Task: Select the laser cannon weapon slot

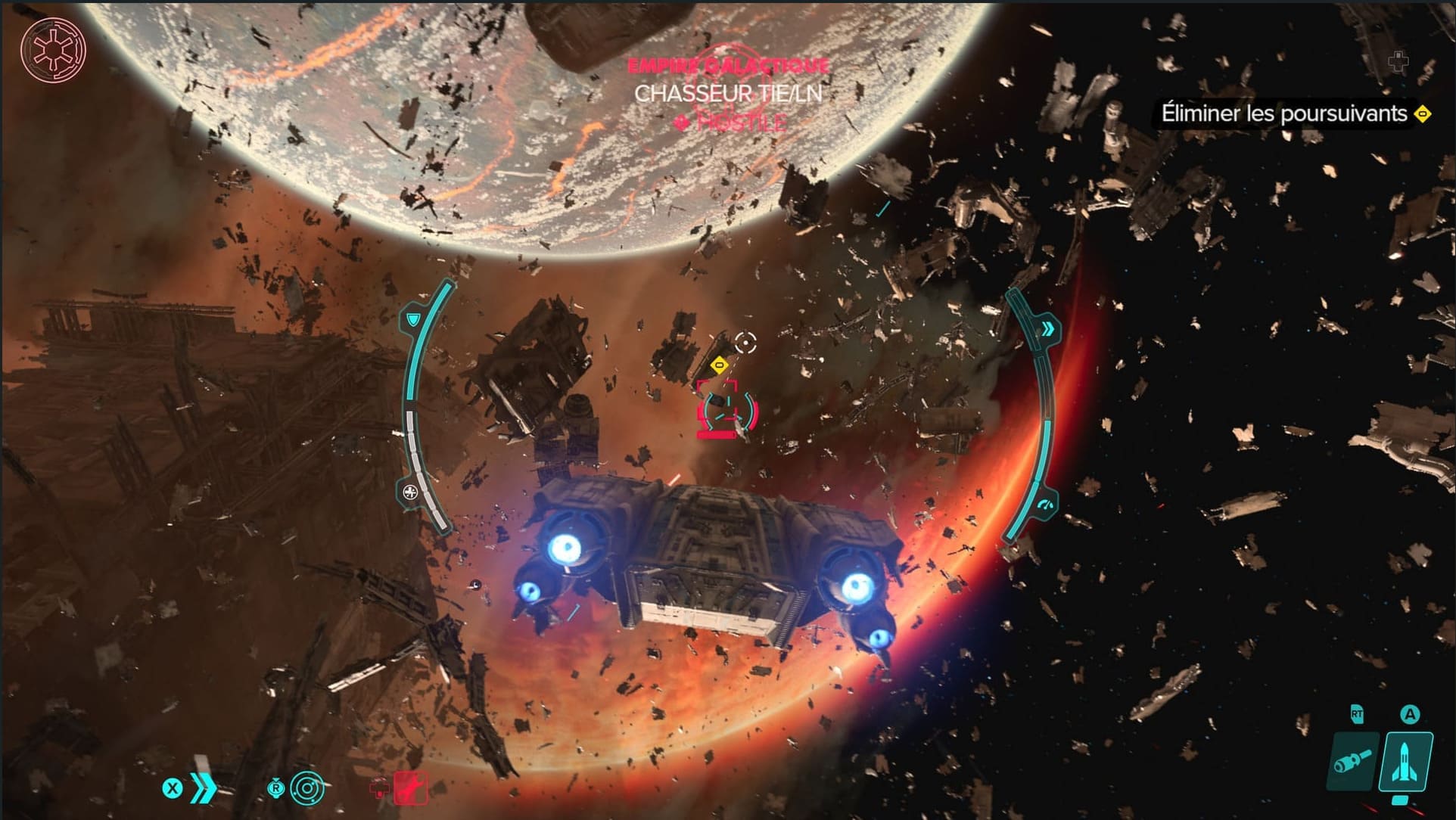Action: (x=1353, y=762)
